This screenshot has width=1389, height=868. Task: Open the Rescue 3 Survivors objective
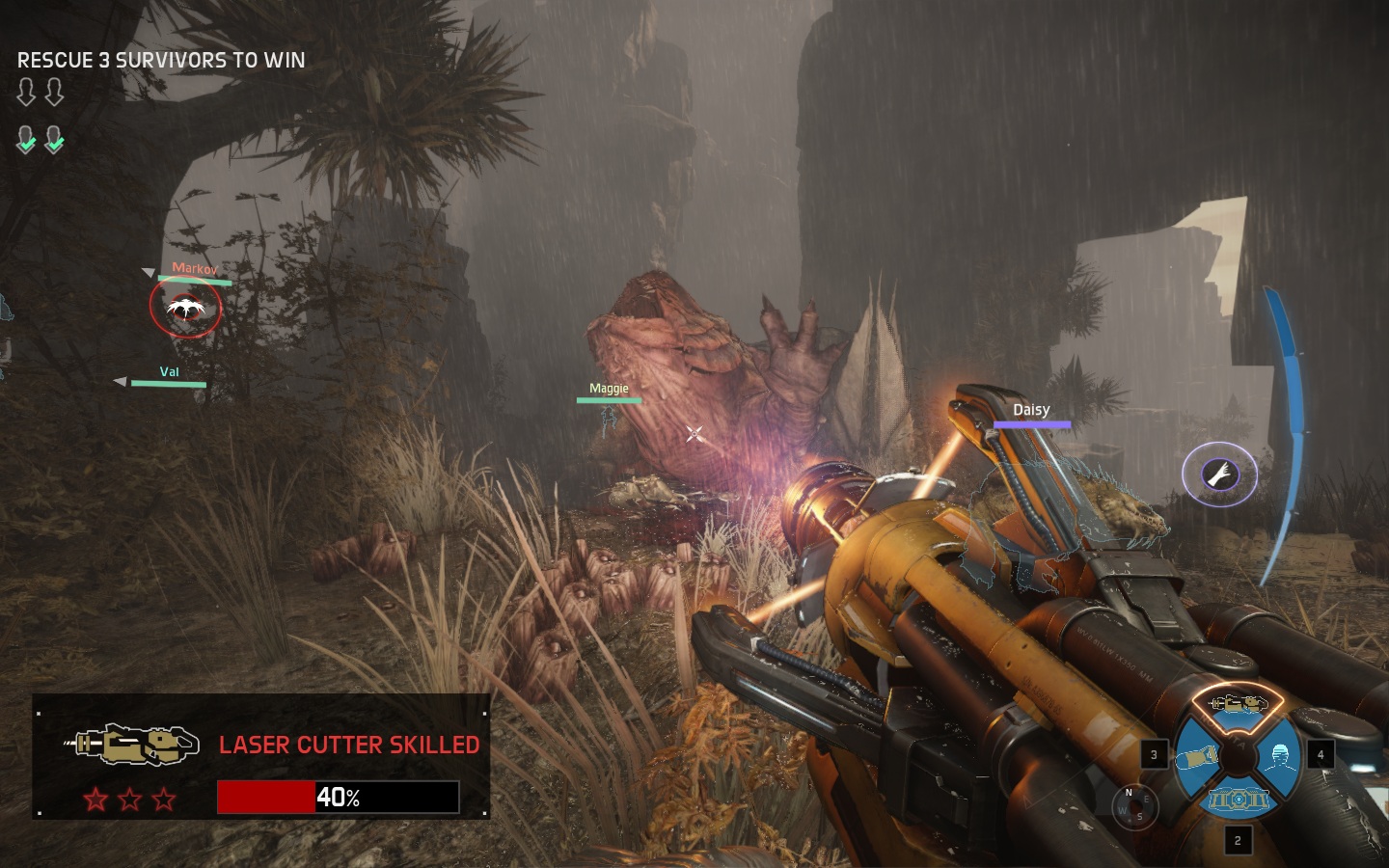[x=161, y=60]
